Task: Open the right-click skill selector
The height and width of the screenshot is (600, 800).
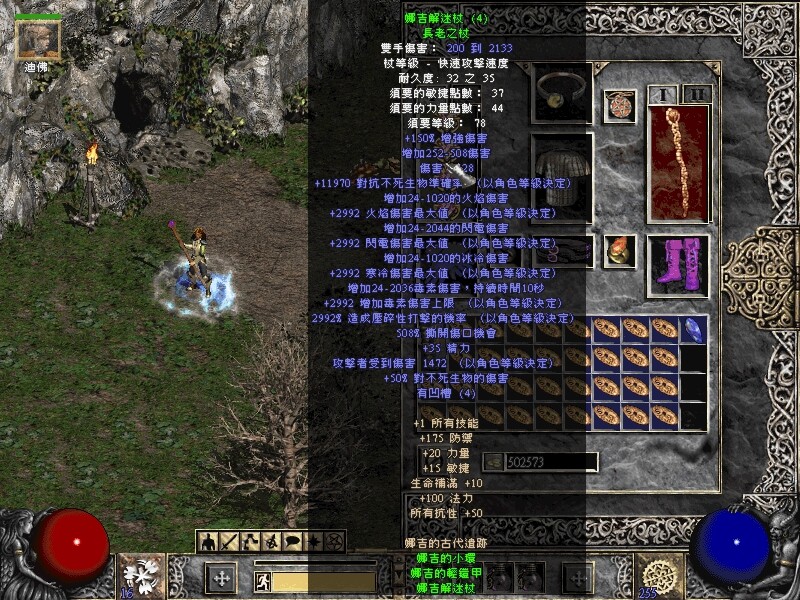Action: click(660, 577)
